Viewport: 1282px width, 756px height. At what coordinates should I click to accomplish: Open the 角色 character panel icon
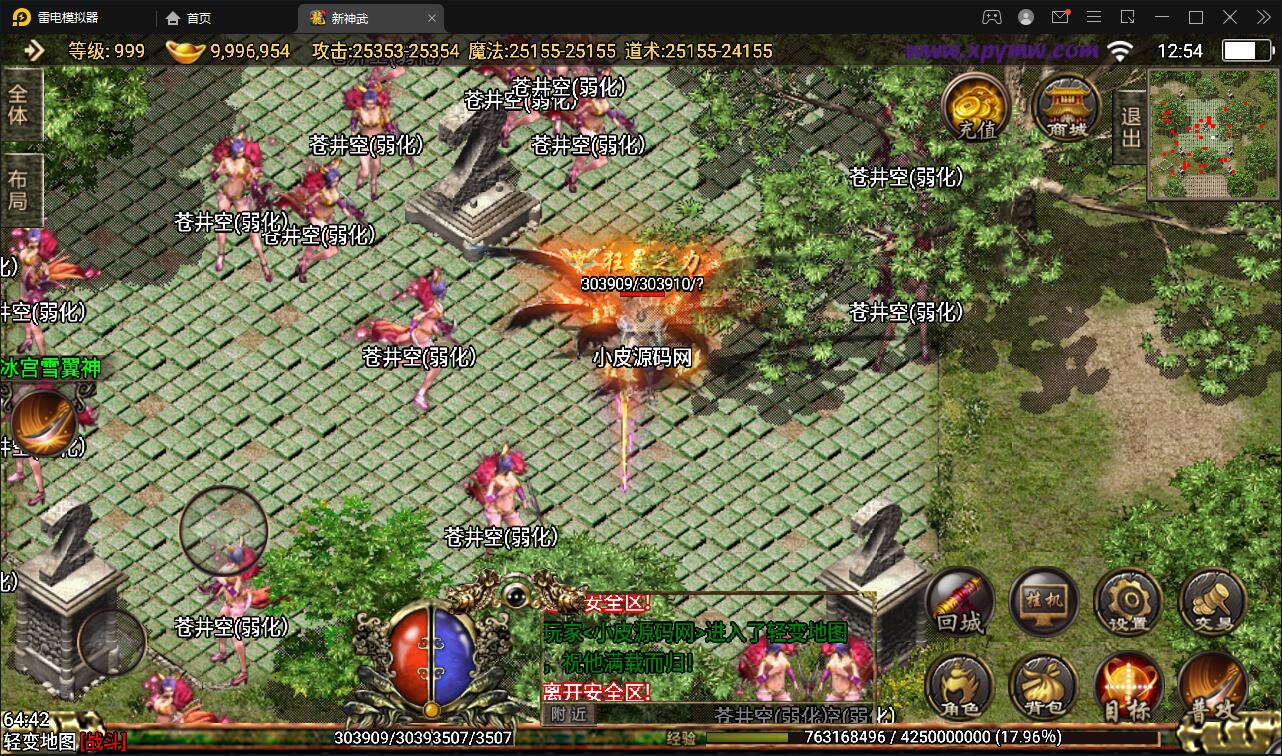point(959,686)
